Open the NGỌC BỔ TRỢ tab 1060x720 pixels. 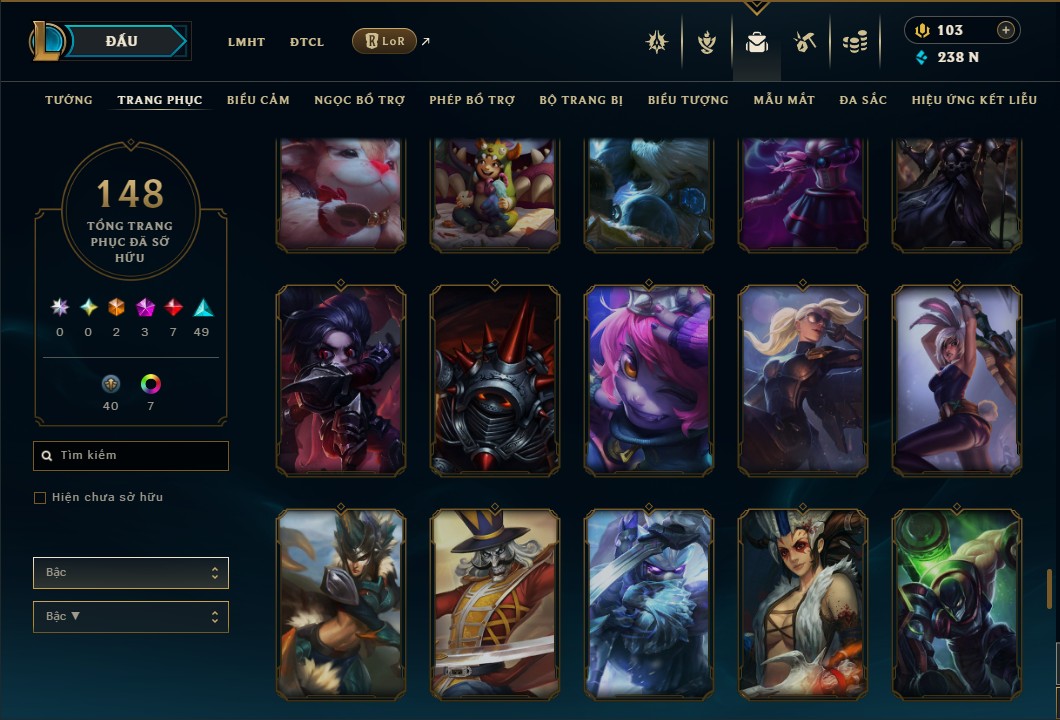[359, 100]
